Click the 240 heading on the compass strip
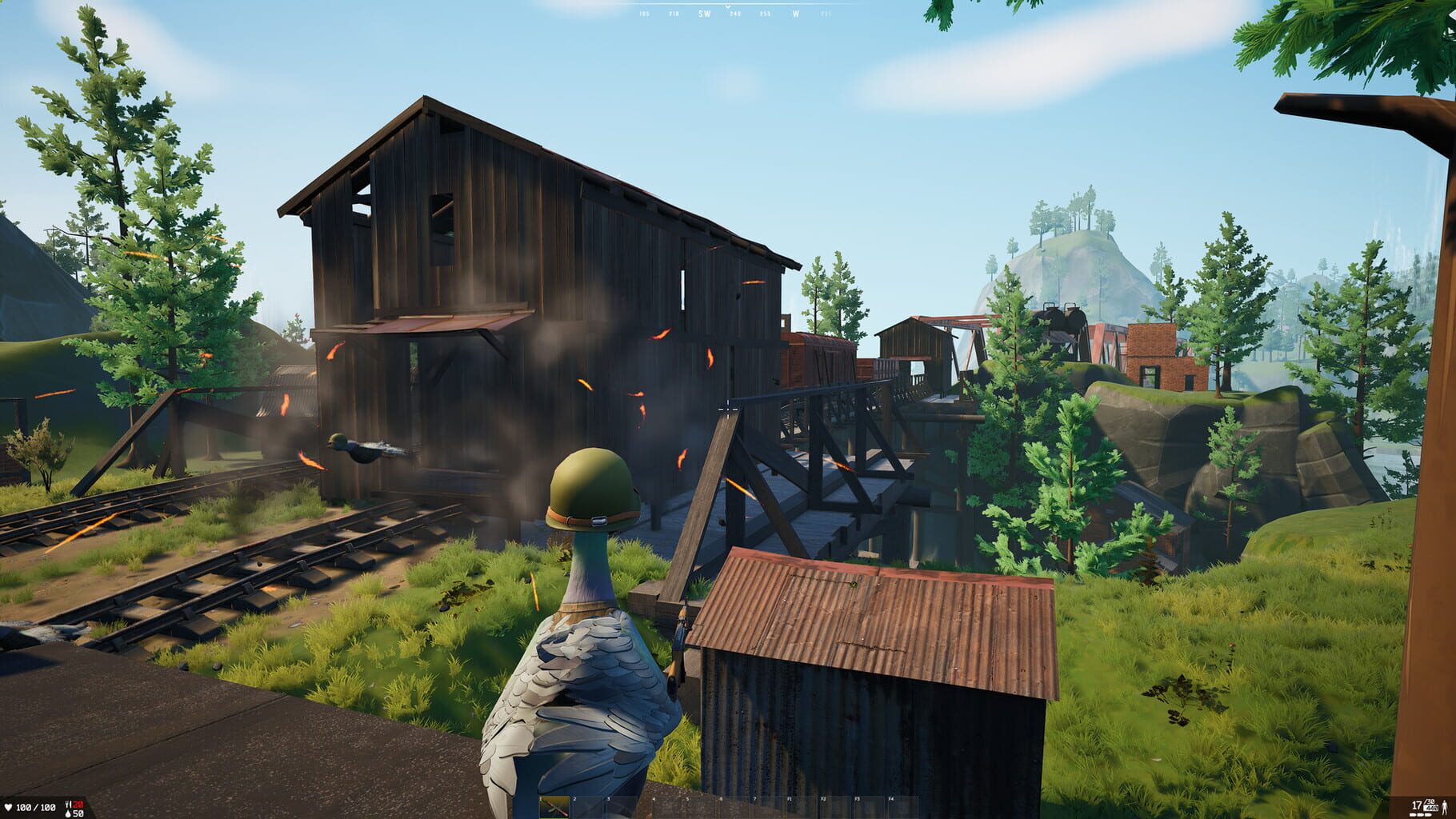 click(x=735, y=14)
